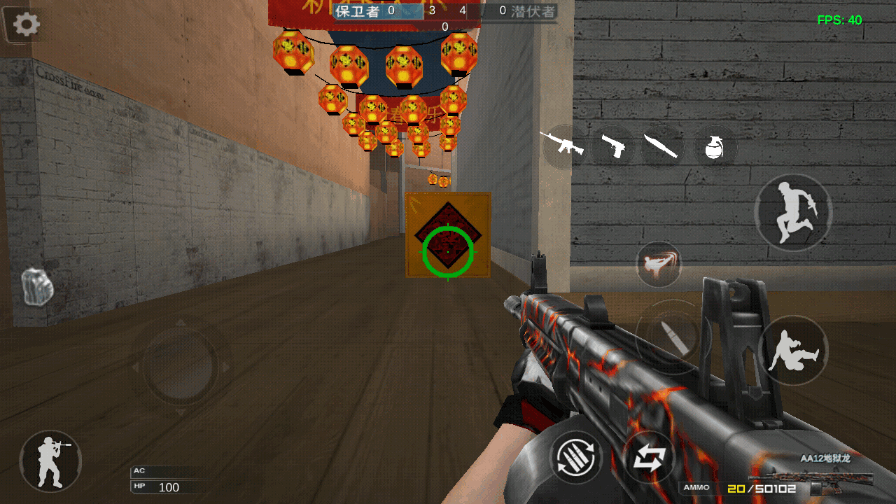Tap the swap weapon arrows button
This screenshot has width=896, height=504.
pos(649,458)
